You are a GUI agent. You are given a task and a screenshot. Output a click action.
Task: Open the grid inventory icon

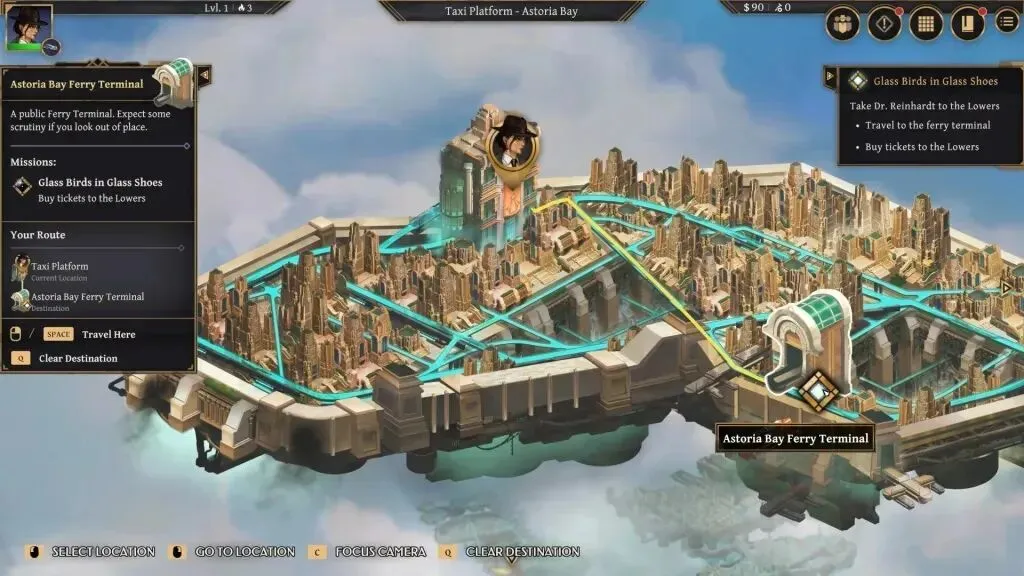coord(926,23)
